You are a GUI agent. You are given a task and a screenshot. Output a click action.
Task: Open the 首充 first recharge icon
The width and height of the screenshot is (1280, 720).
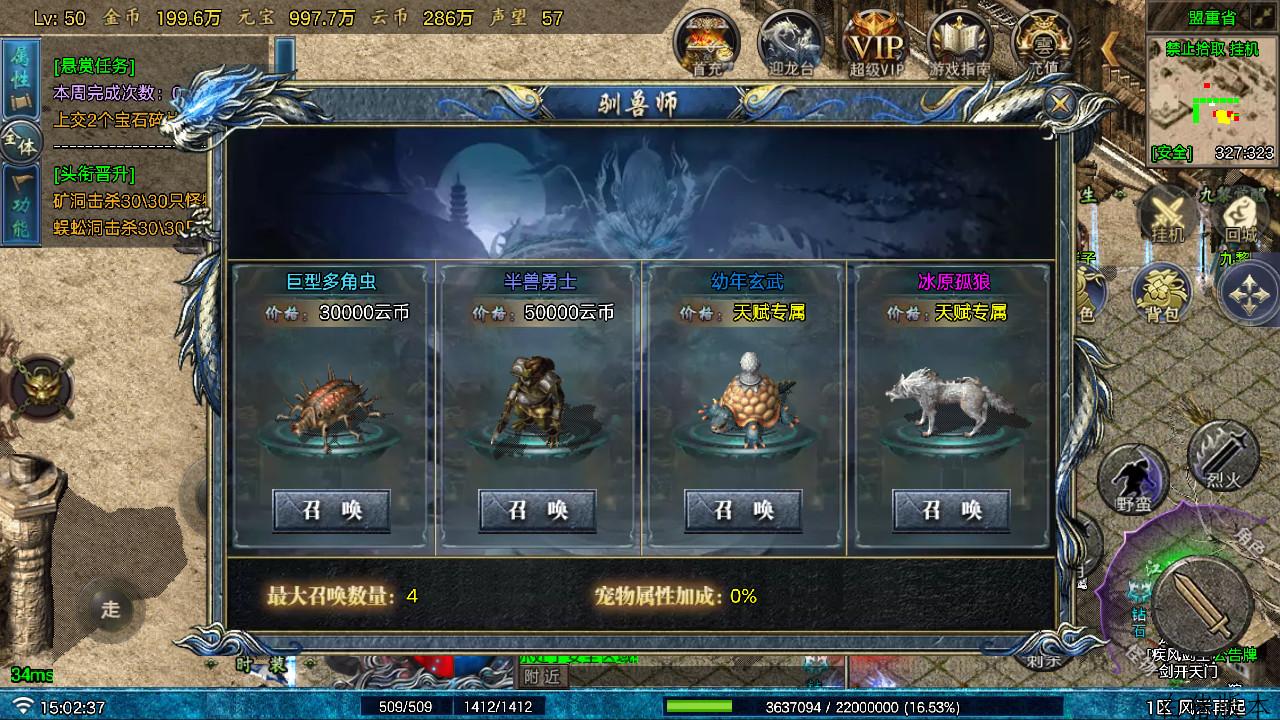click(x=706, y=42)
